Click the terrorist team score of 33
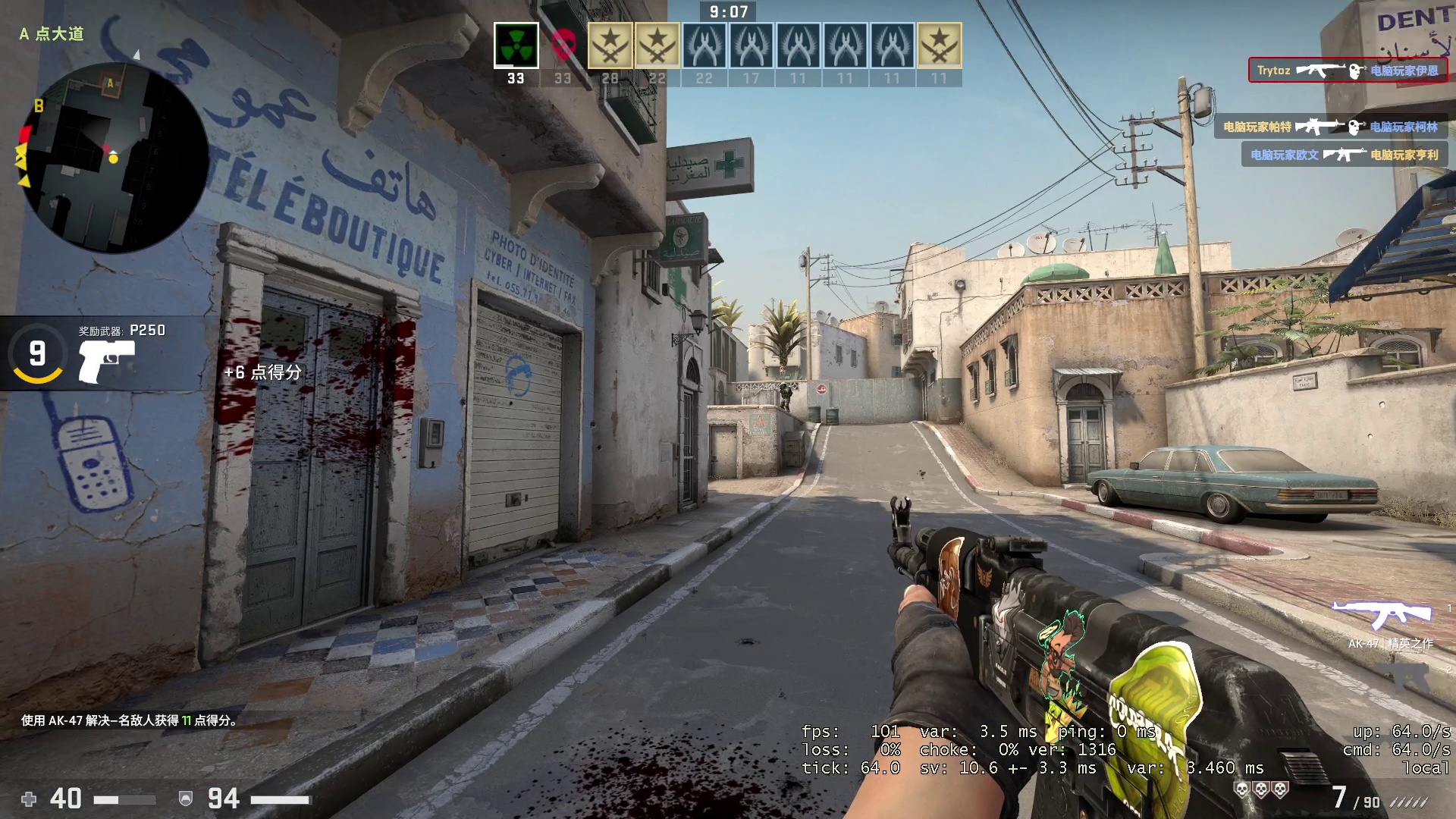The width and height of the screenshot is (1456, 819). pos(516,77)
